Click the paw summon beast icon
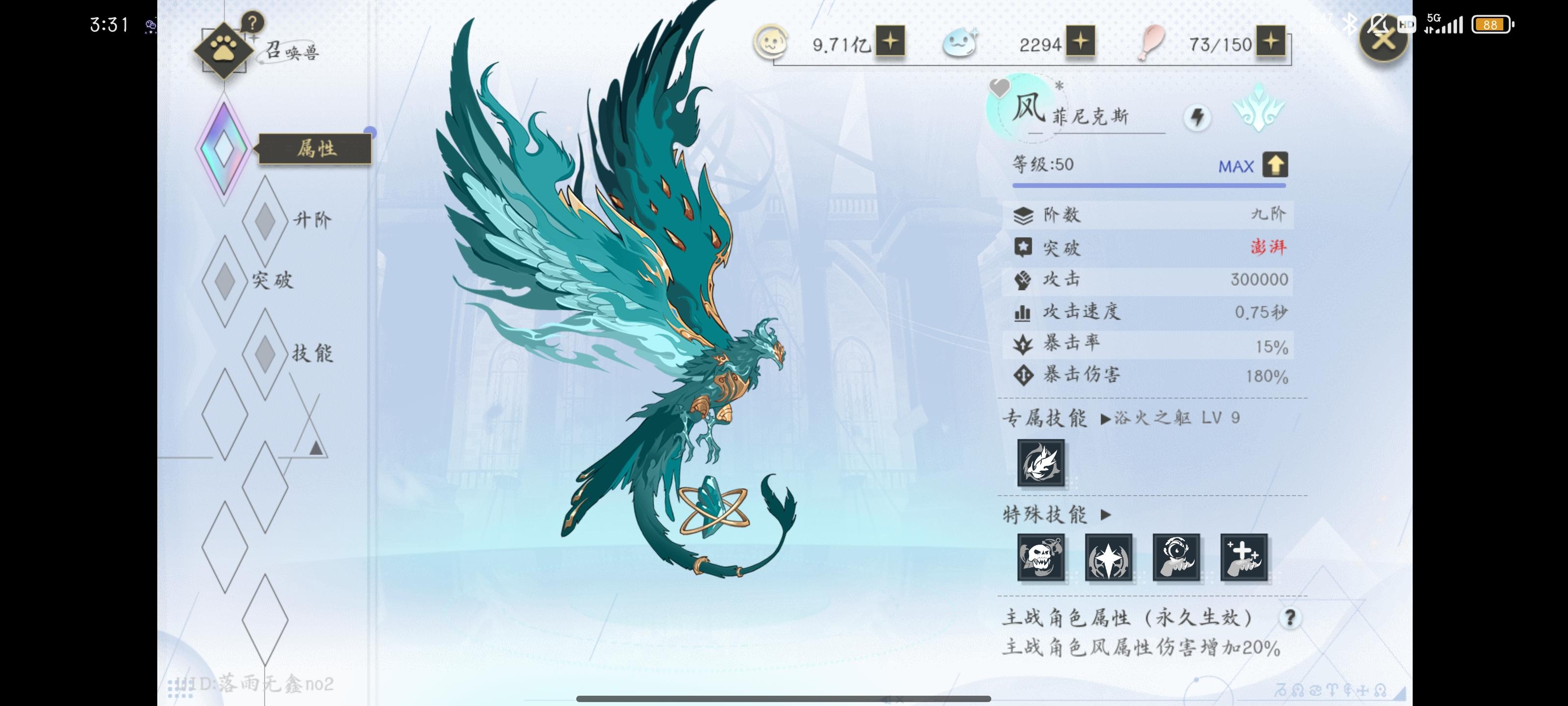1568x706 pixels. tap(224, 50)
